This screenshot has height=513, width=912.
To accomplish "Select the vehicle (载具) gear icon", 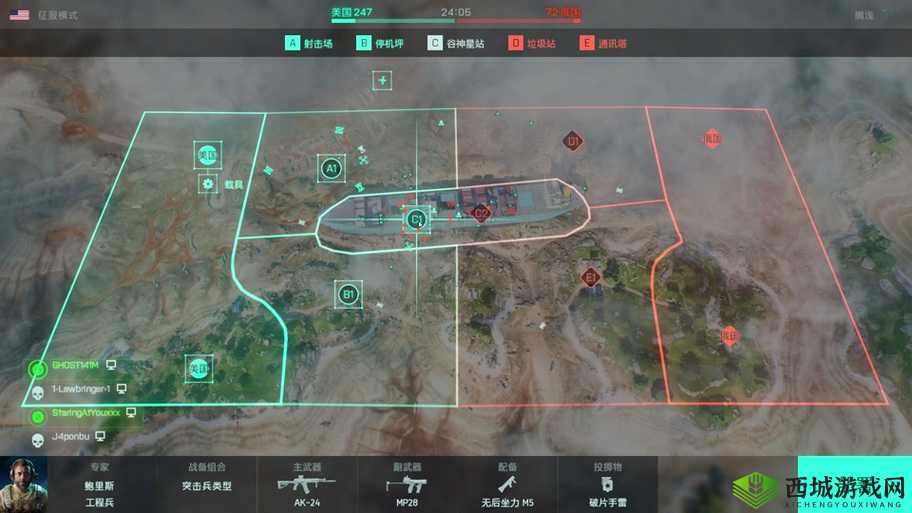I will [208, 184].
